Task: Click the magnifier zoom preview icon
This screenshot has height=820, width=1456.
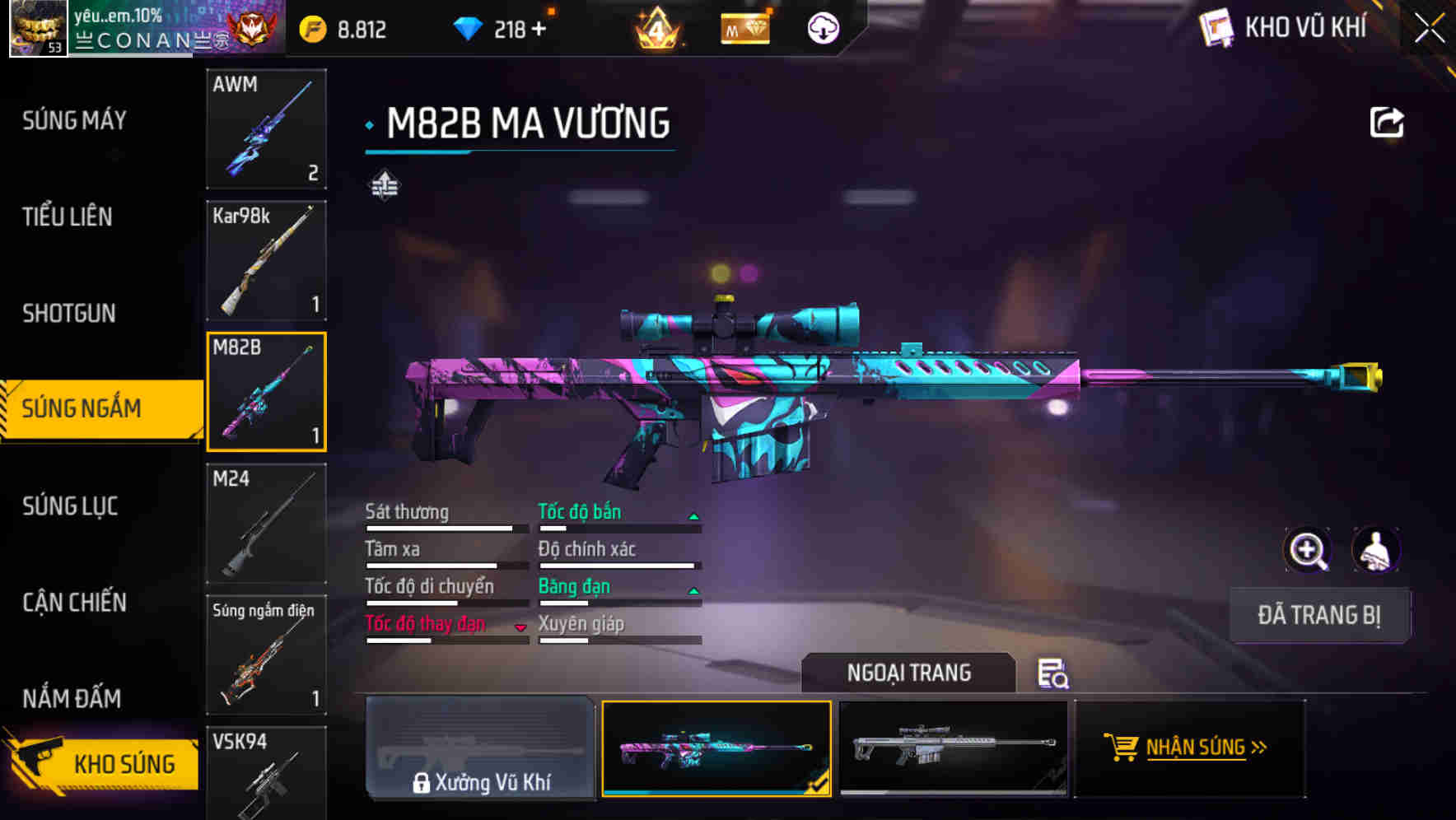Action: (1309, 550)
